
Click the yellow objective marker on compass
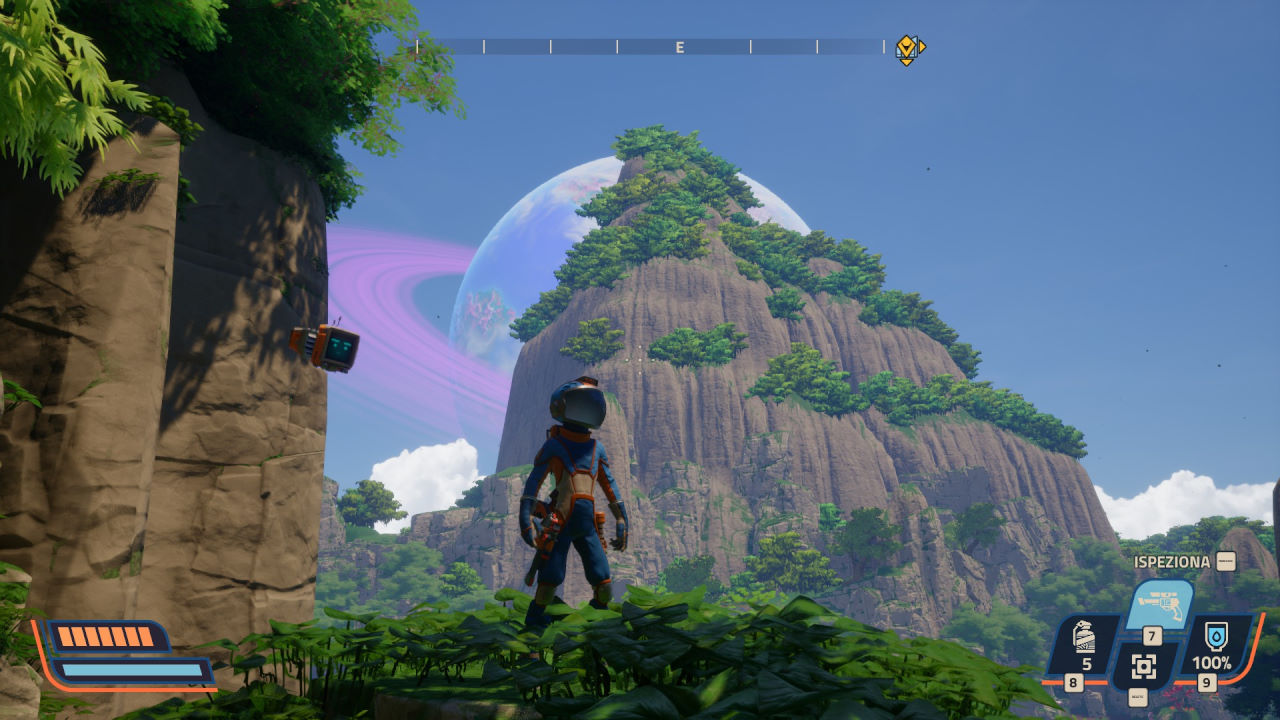[906, 48]
